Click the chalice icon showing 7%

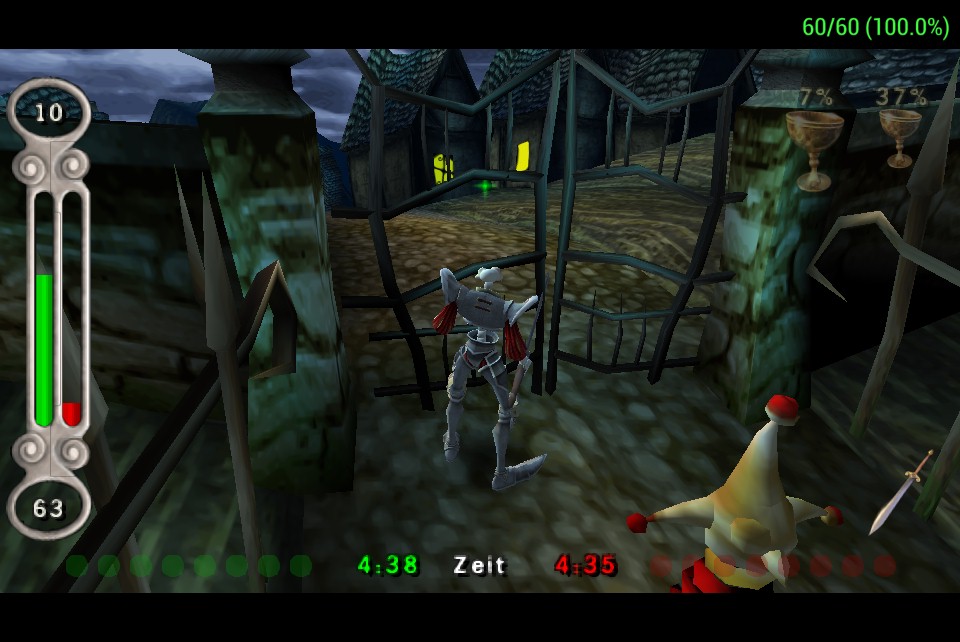[x=814, y=145]
